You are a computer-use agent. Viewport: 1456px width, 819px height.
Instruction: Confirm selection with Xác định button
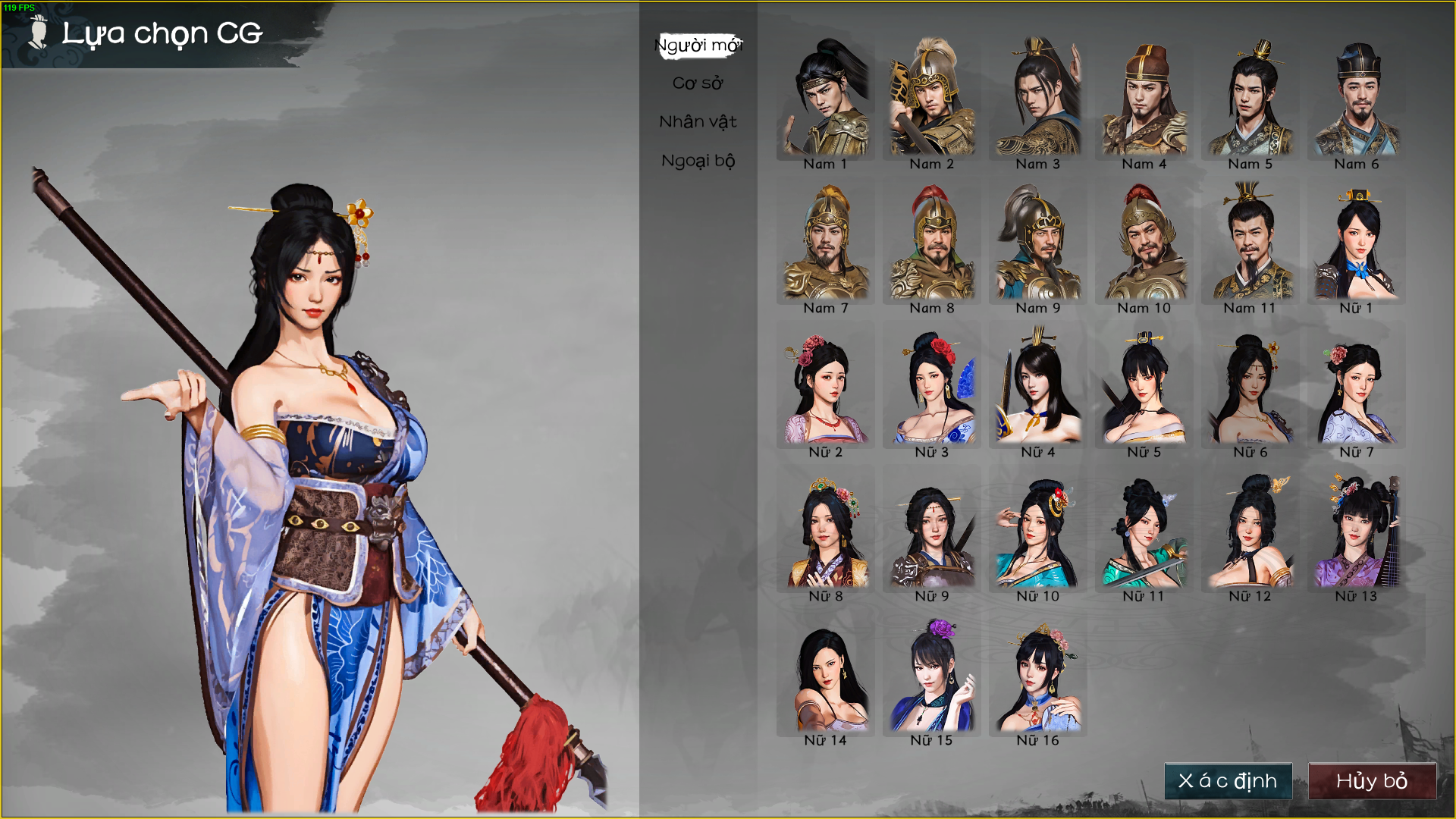click(x=1228, y=781)
